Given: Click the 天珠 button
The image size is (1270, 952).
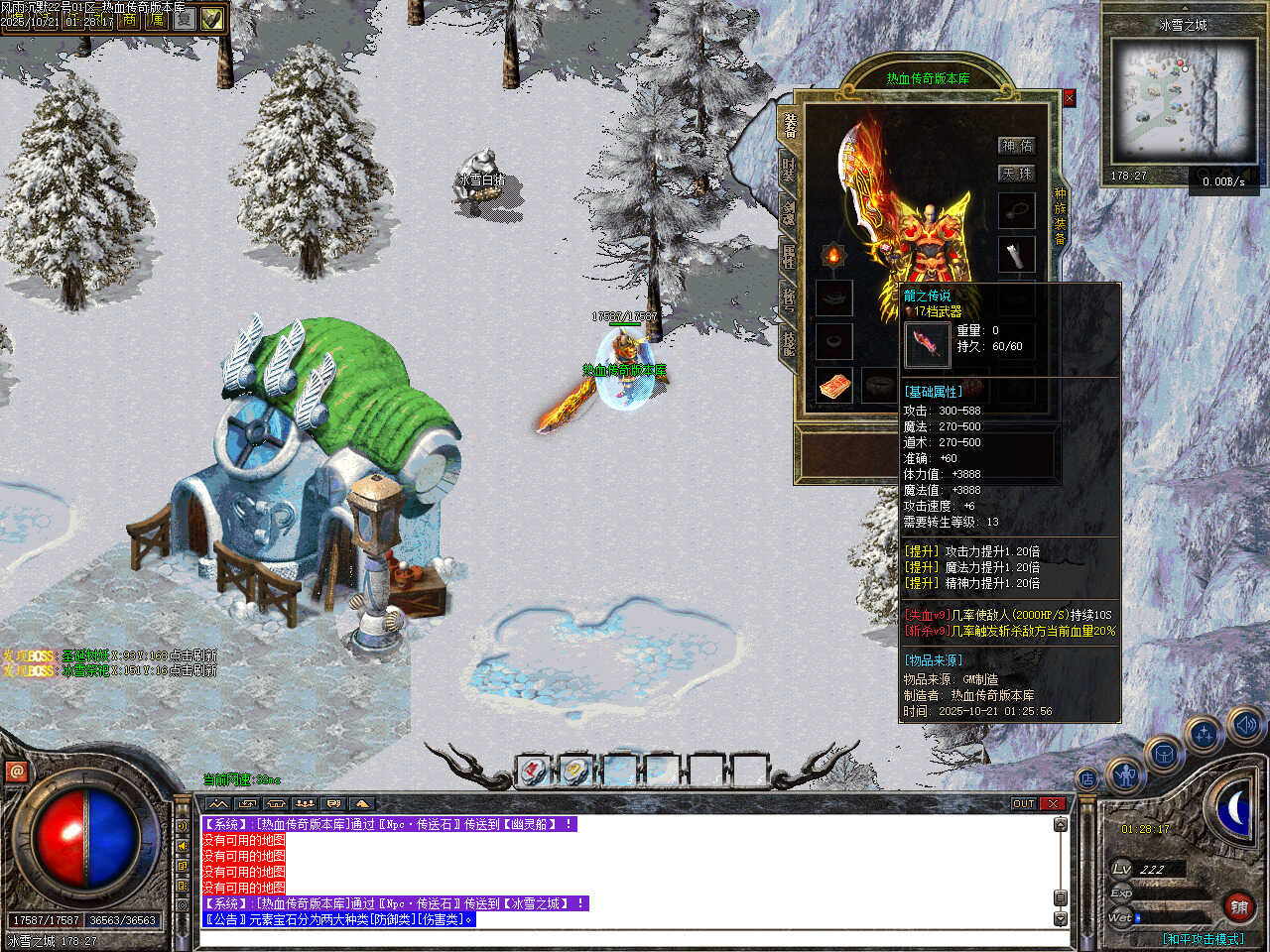Looking at the screenshot, I should point(1016,174).
